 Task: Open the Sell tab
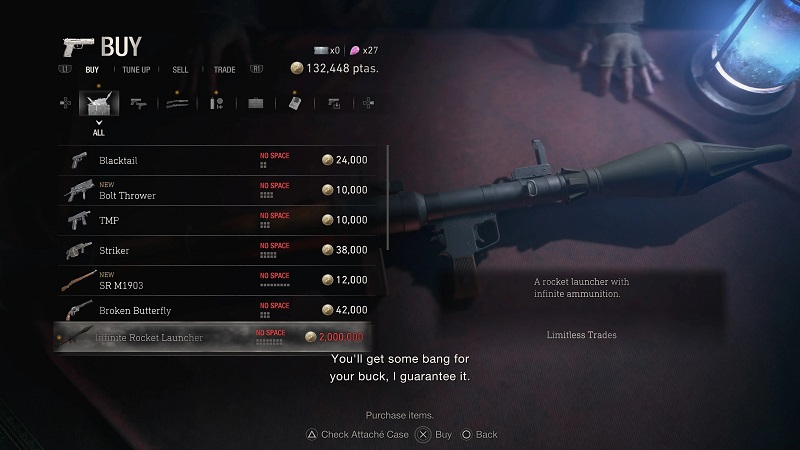tap(181, 70)
